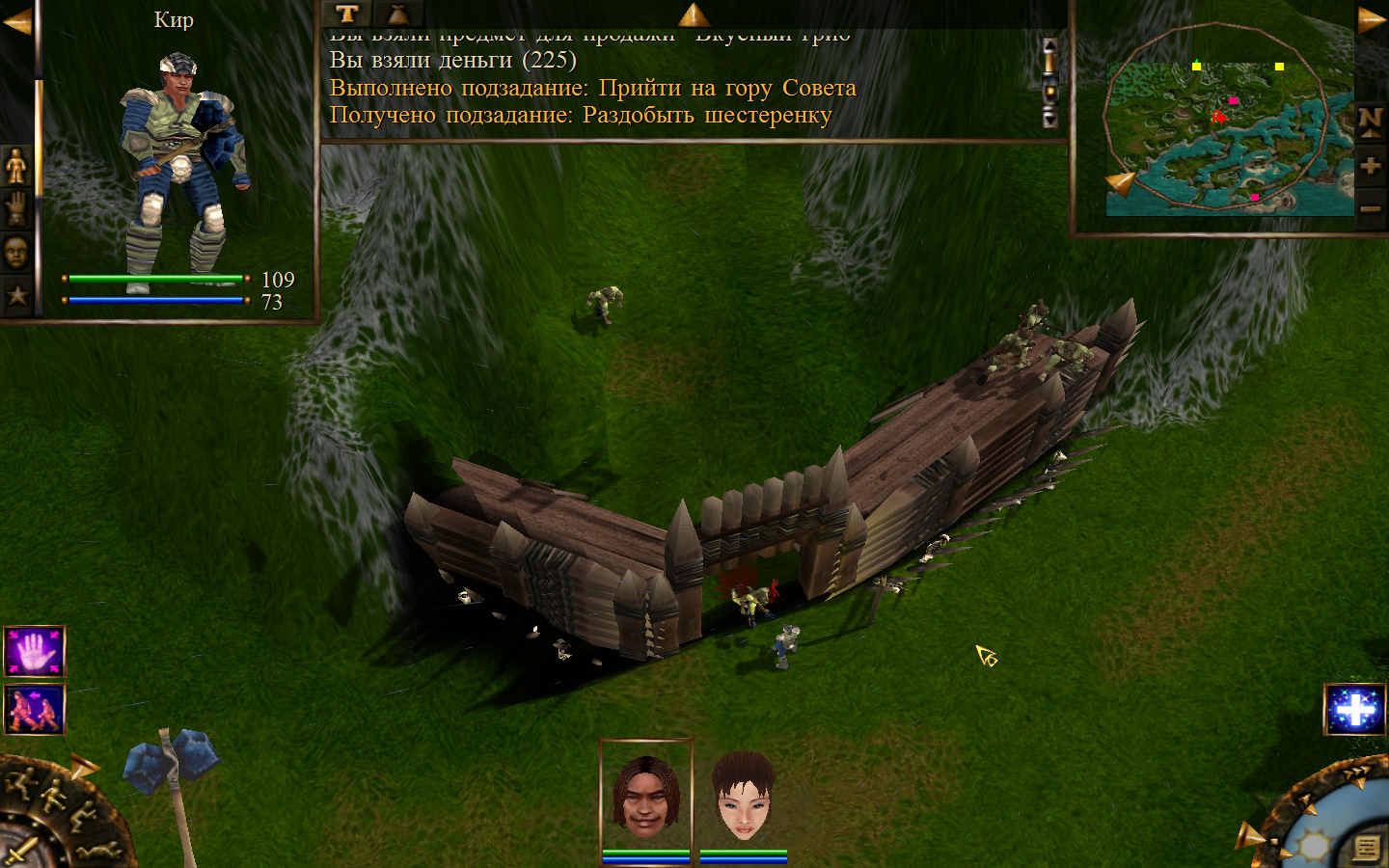
Task: Toggle the follow-the-leader walking icon
Action: click(35, 709)
